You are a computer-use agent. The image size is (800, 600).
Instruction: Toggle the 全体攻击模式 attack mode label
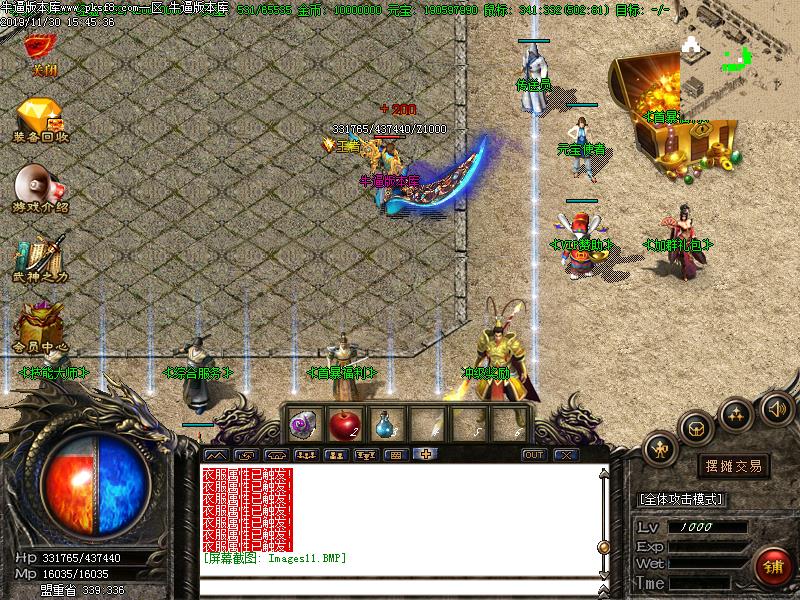682,499
